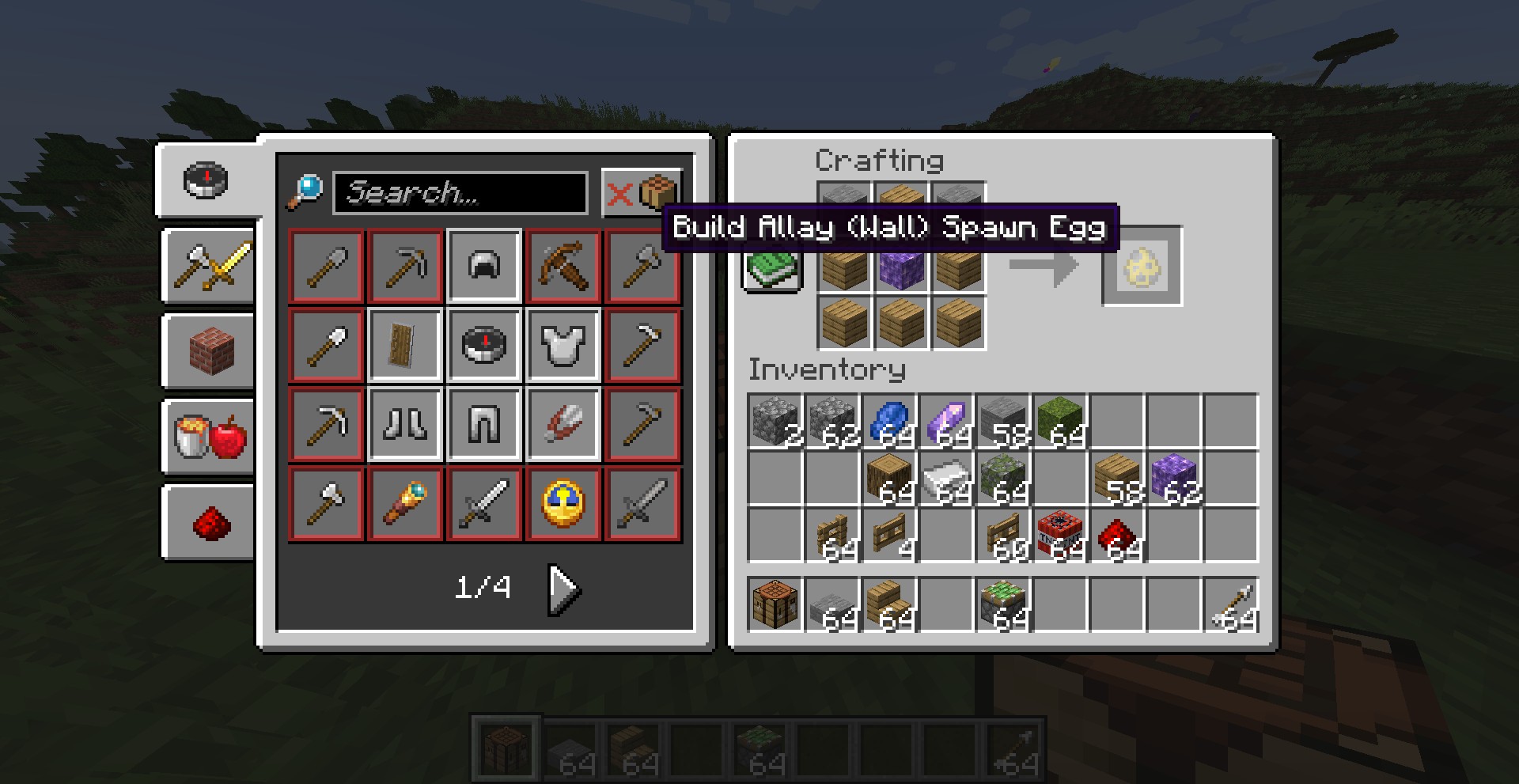Toggle the craftable-only filter button
Viewport: 1519px width, 784px height.
point(641,192)
